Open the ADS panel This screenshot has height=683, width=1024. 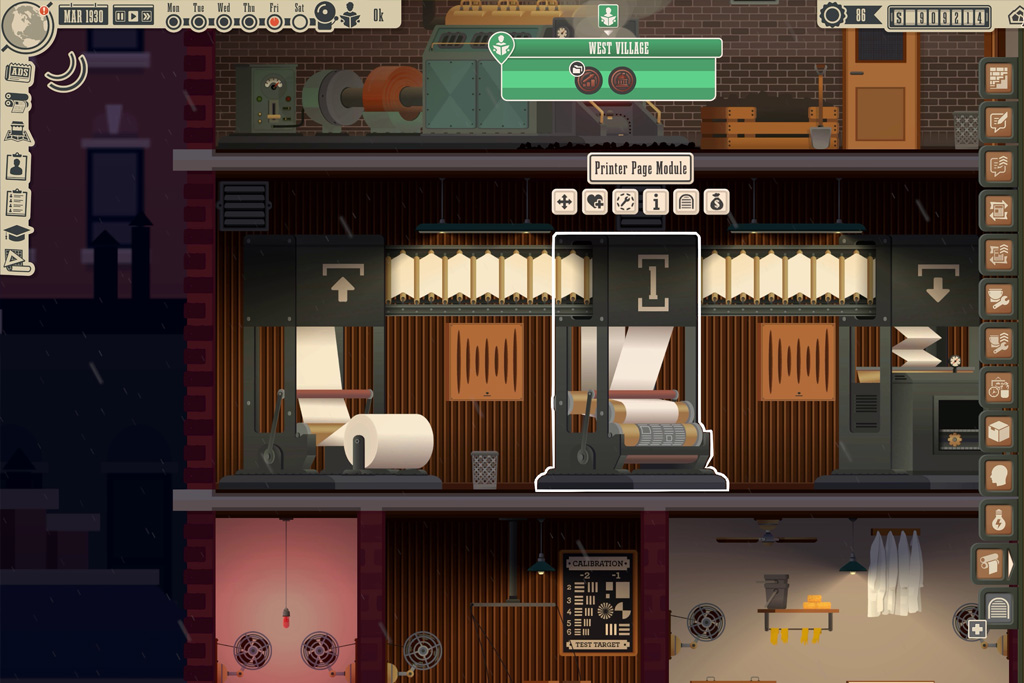[18, 72]
